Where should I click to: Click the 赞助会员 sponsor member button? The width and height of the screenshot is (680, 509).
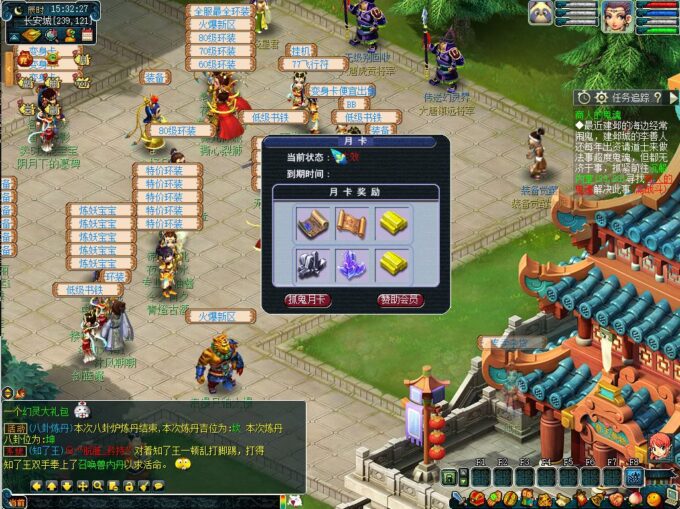[x=401, y=300]
